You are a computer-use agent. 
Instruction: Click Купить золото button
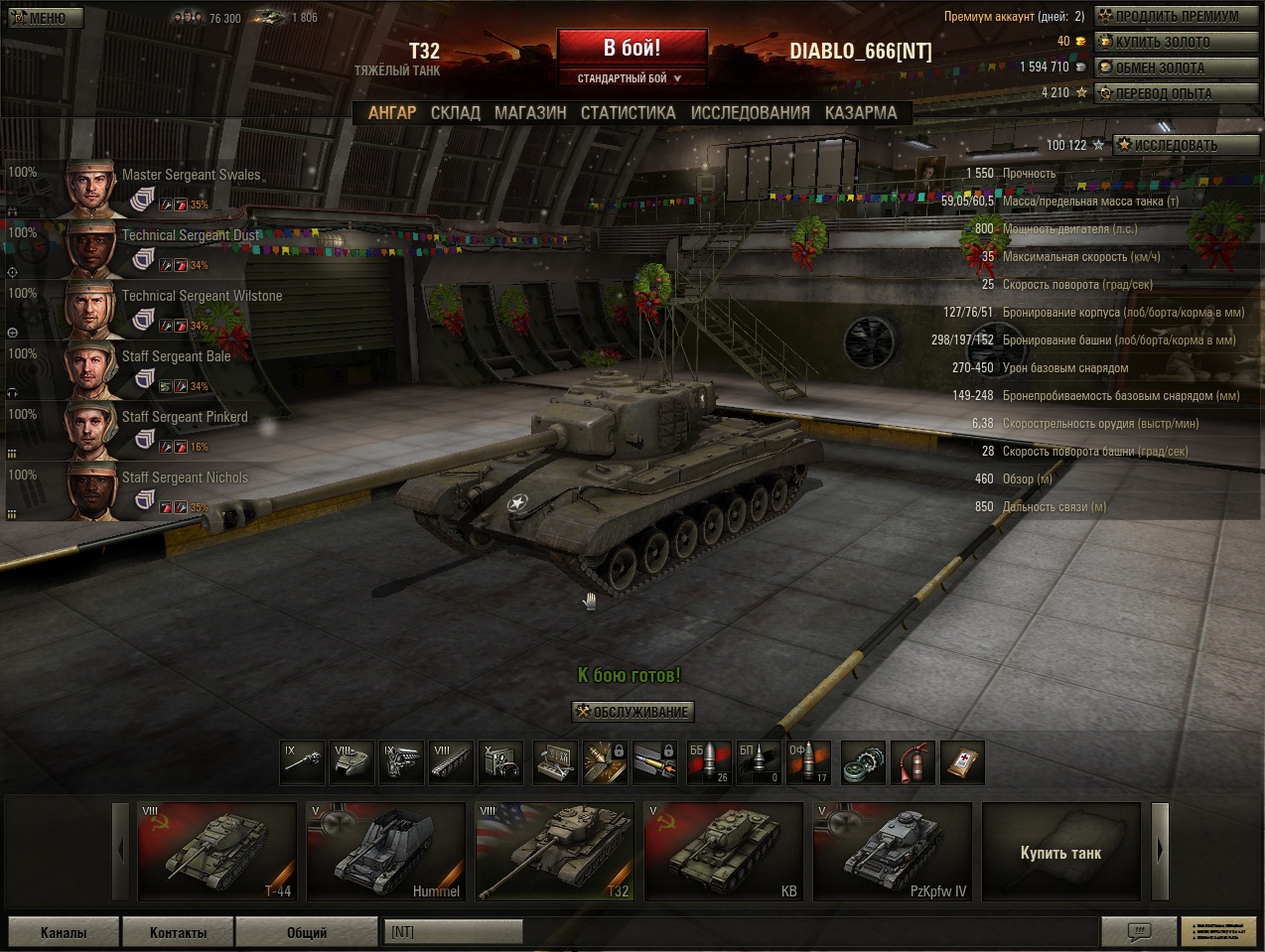click(1176, 42)
